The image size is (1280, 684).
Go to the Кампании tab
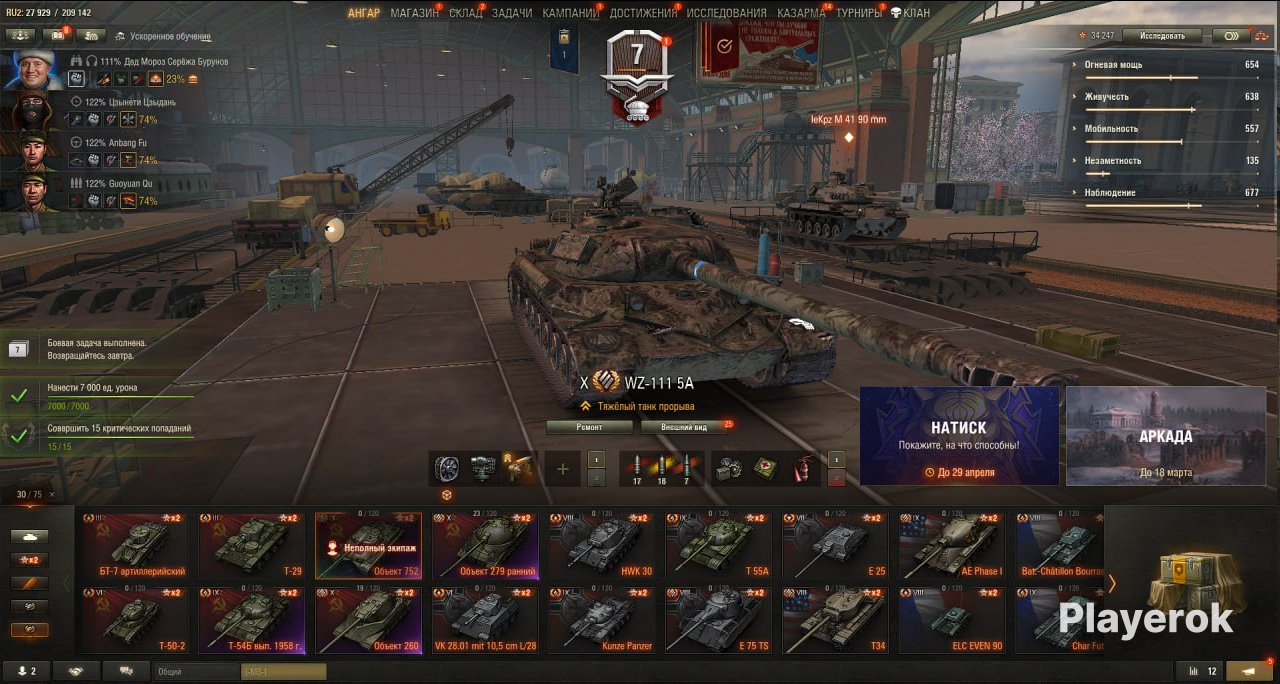pyautogui.click(x=570, y=13)
